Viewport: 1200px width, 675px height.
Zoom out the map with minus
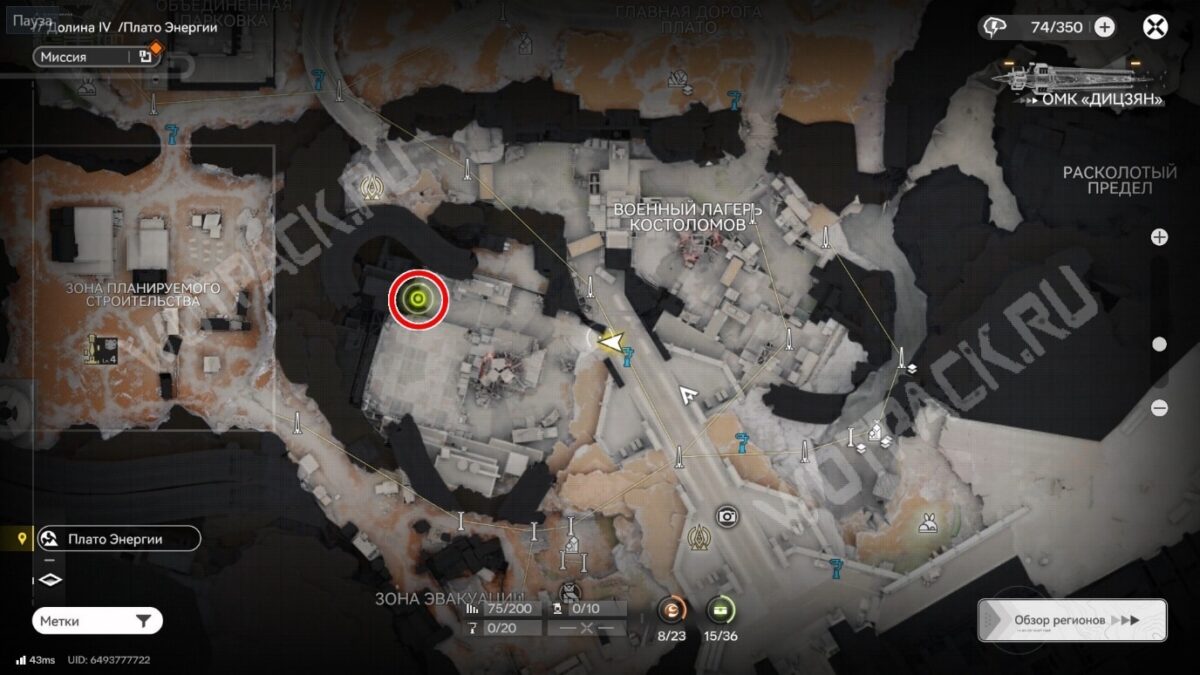(x=1159, y=407)
